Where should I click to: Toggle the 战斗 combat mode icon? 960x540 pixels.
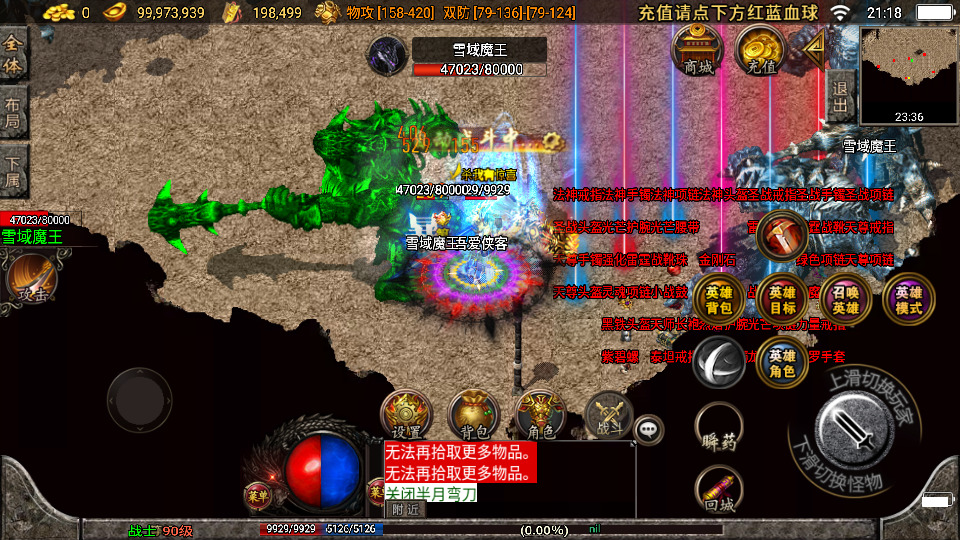tap(608, 414)
